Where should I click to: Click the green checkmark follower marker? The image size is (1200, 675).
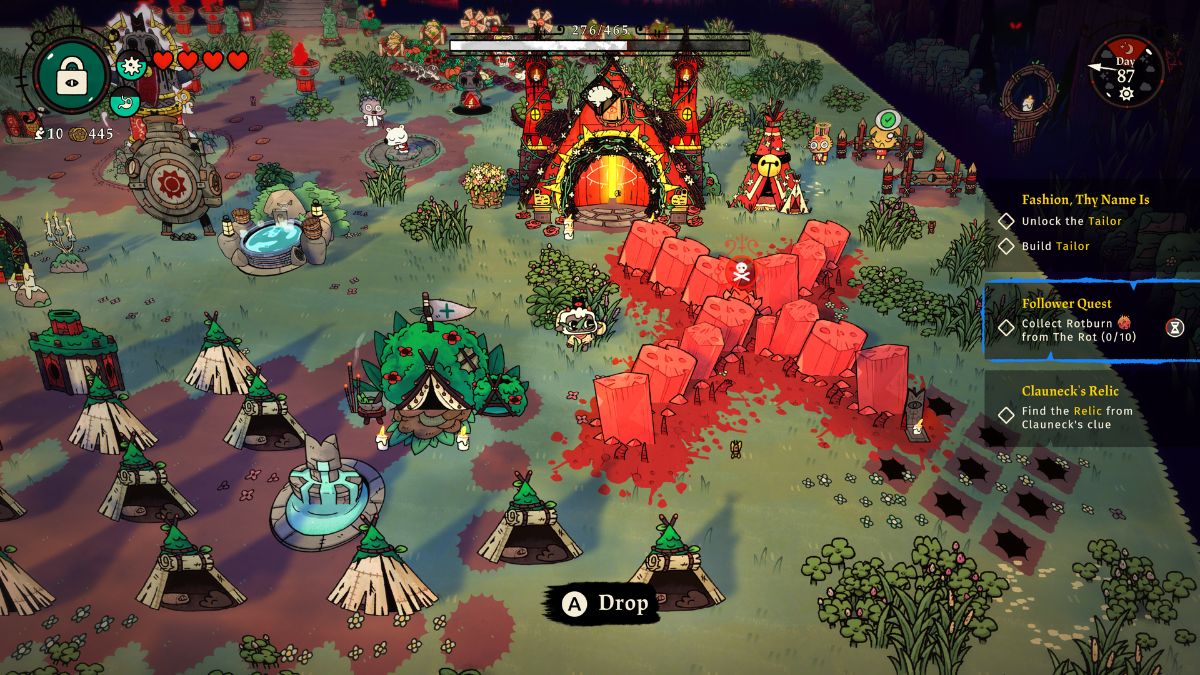[x=885, y=121]
